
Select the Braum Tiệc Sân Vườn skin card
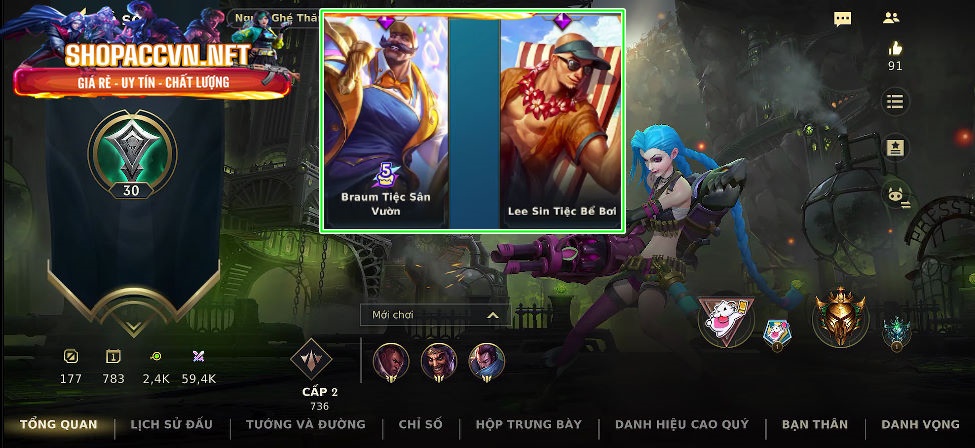click(x=386, y=120)
